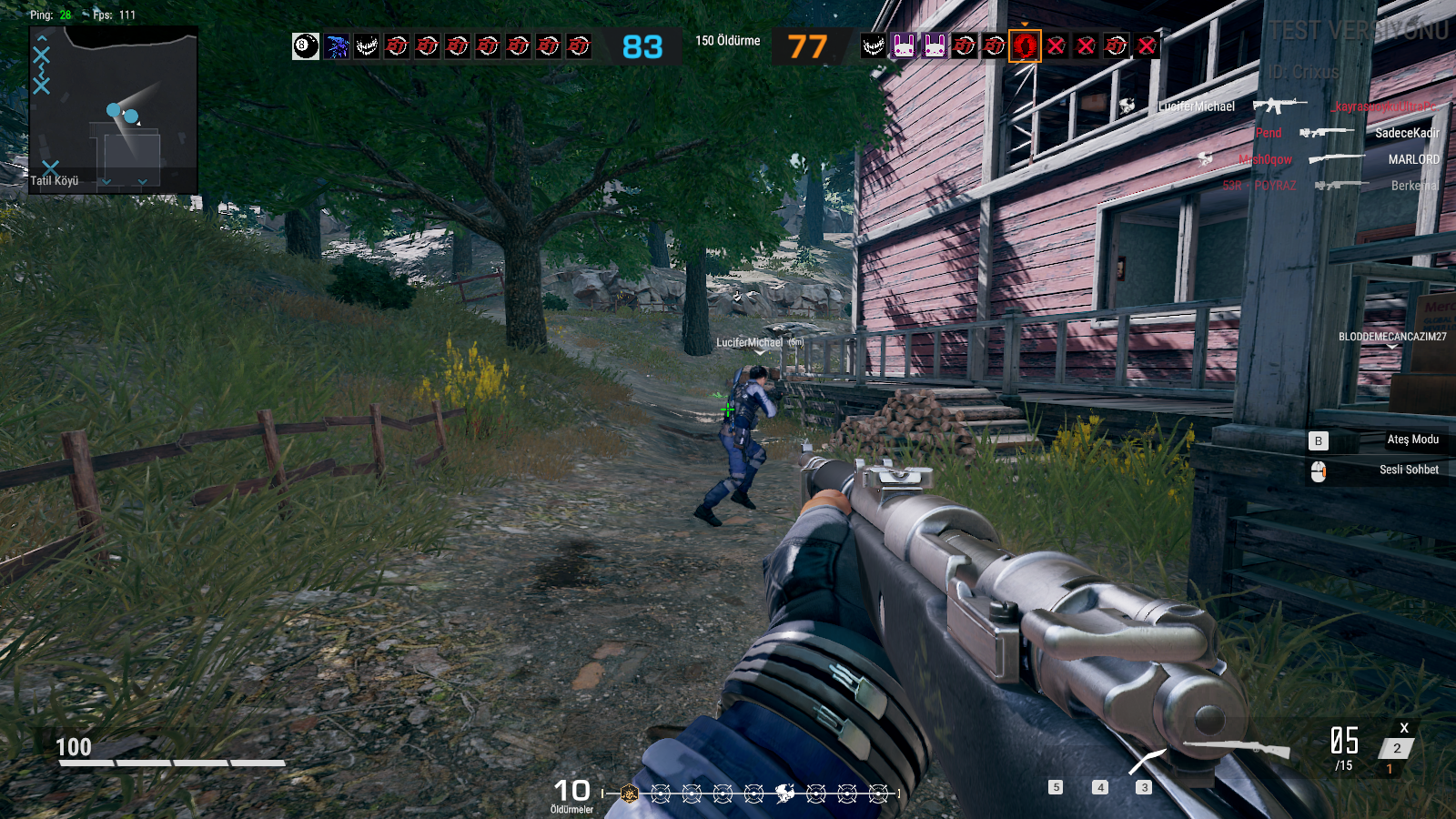Viewport: 1456px width, 819px height.
Task: Click the bolt-action rifle weapon icon
Action: click(x=1236, y=748)
